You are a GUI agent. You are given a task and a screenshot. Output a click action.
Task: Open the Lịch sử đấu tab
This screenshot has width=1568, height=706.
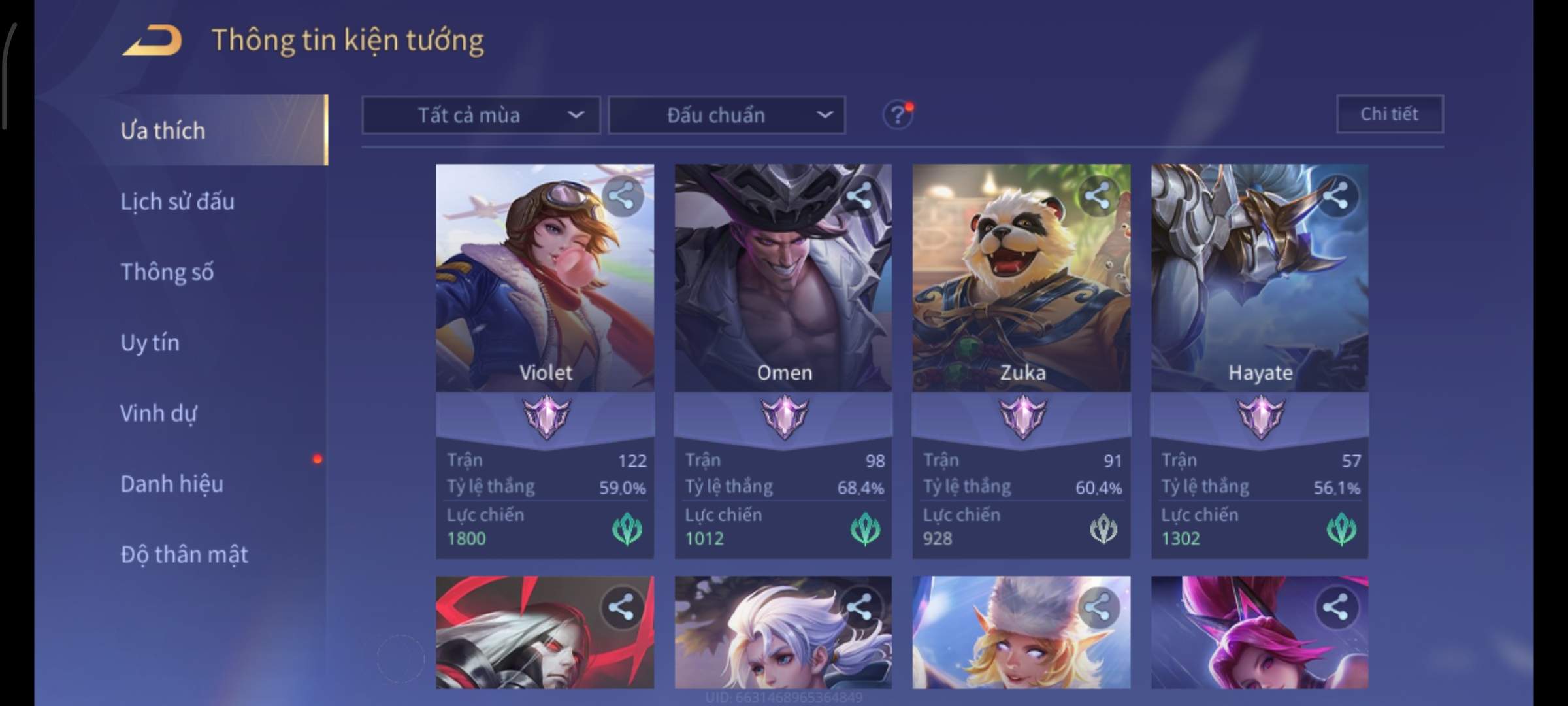tap(177, 201)
